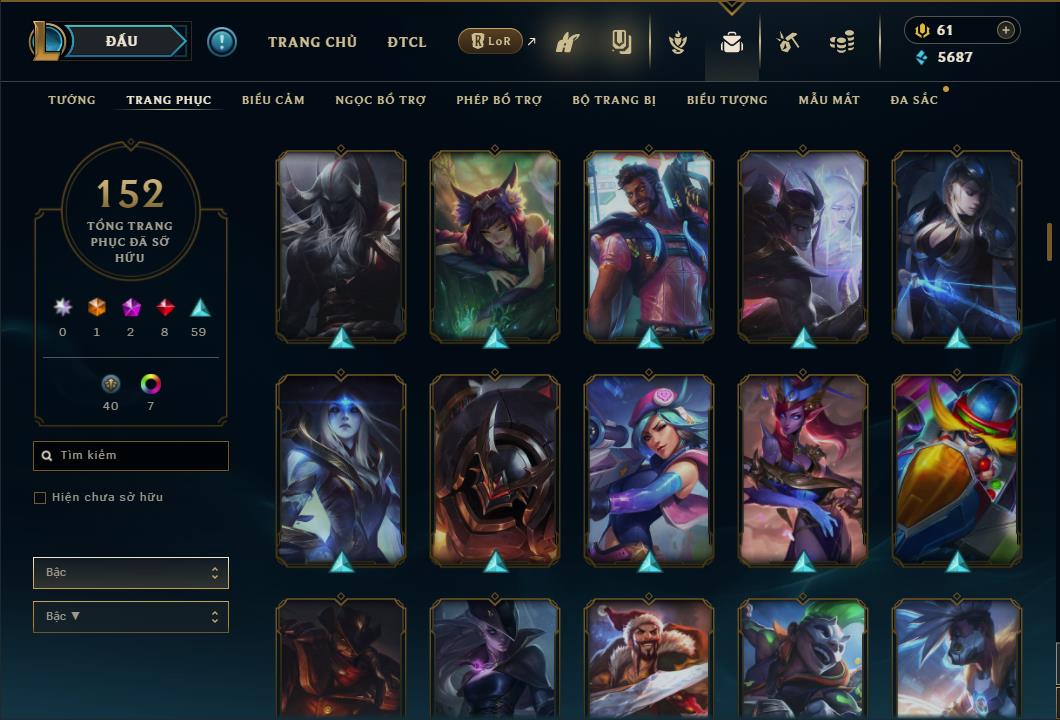Open the backpack collection icon
This screenshot has height=720, width=1060.
coord(732,42)
